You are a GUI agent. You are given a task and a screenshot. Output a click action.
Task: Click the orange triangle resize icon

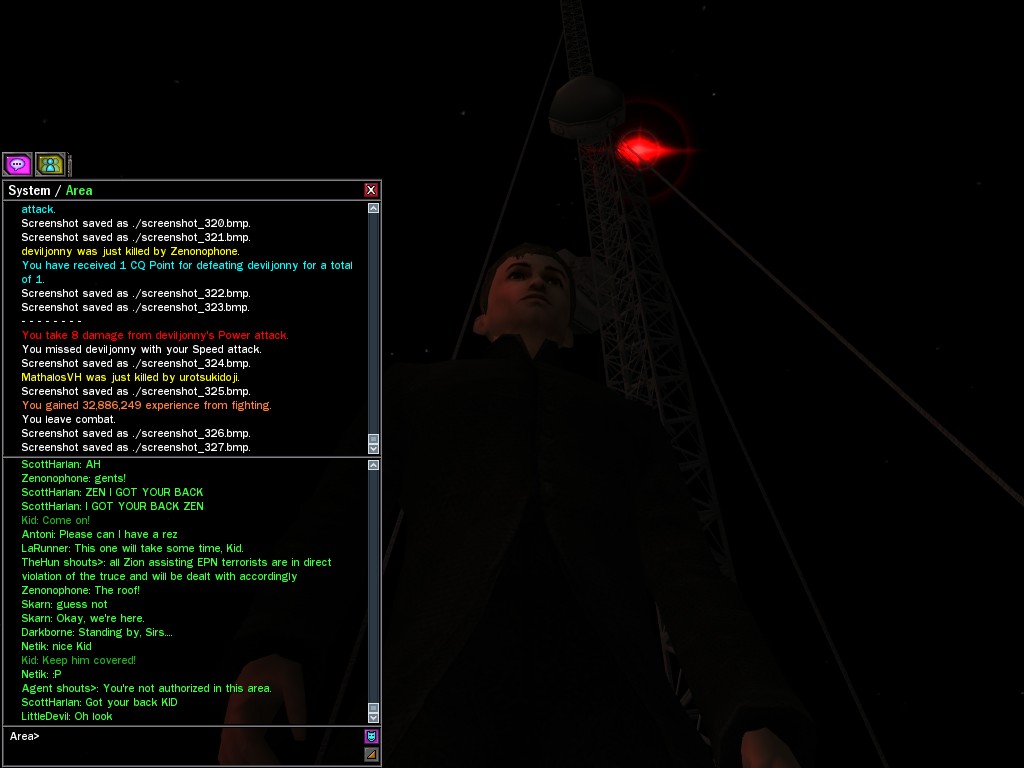[371, 754]
